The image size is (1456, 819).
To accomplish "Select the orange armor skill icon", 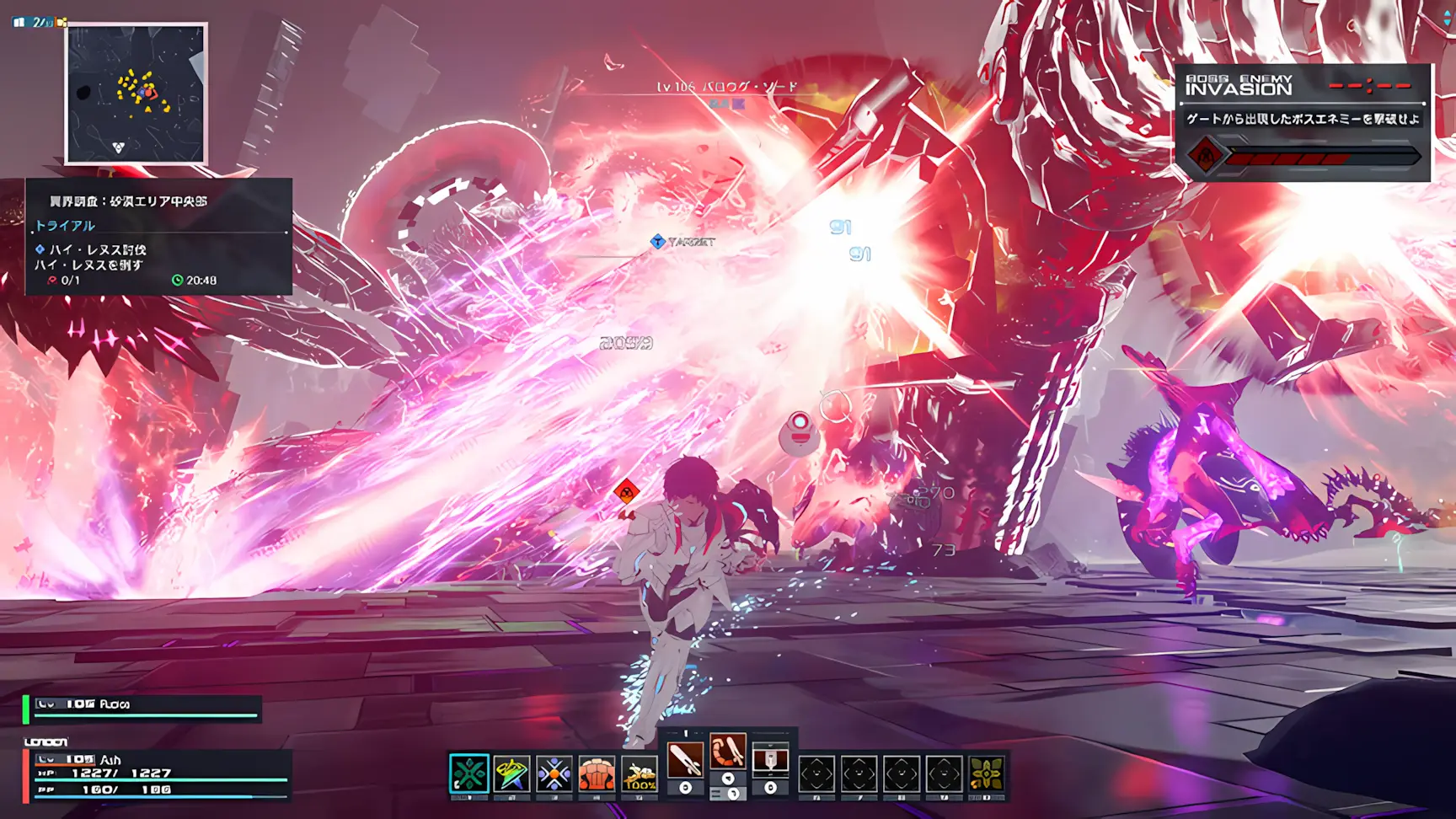I will [597, 773].
